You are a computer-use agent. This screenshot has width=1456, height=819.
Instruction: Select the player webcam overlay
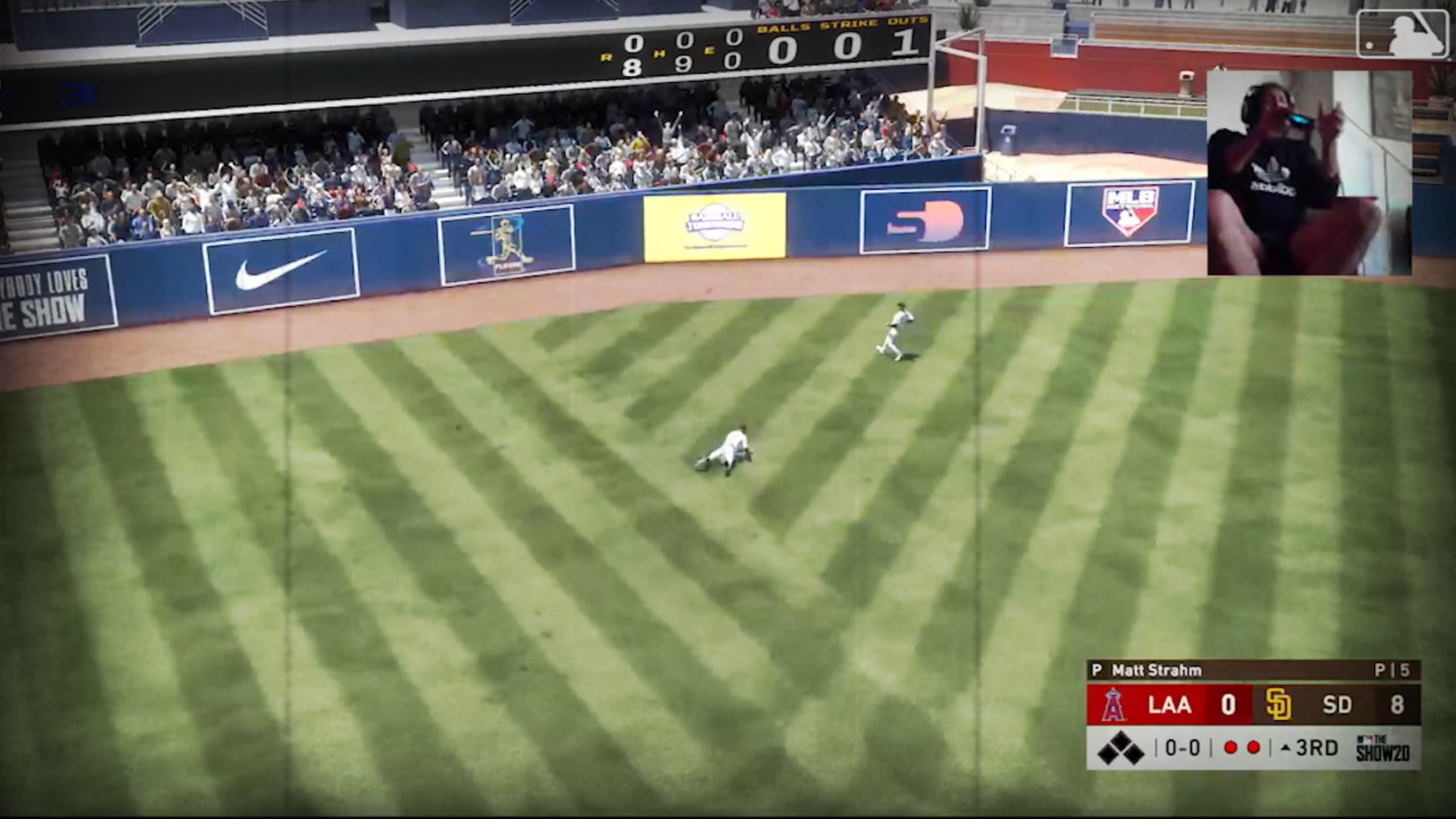pyautogui.click(x=1309, y=173)
